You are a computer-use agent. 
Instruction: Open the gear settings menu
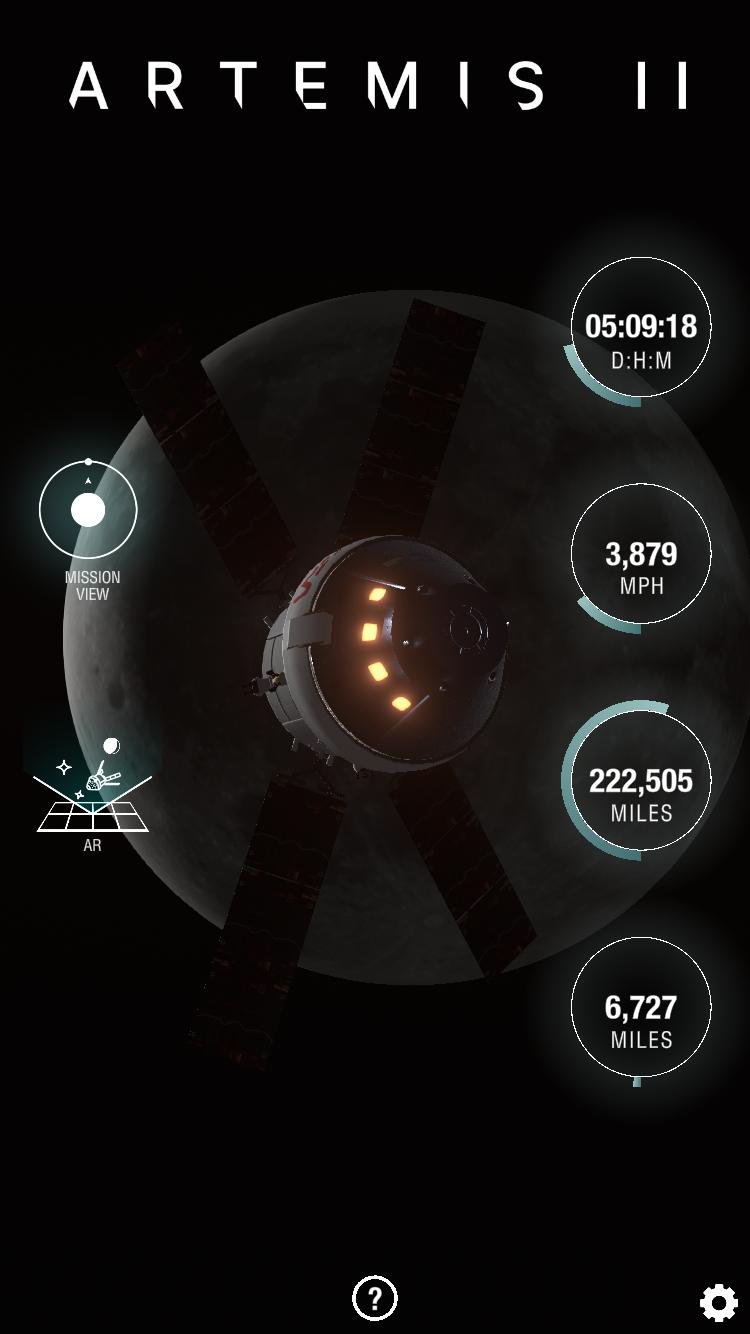718,1302
